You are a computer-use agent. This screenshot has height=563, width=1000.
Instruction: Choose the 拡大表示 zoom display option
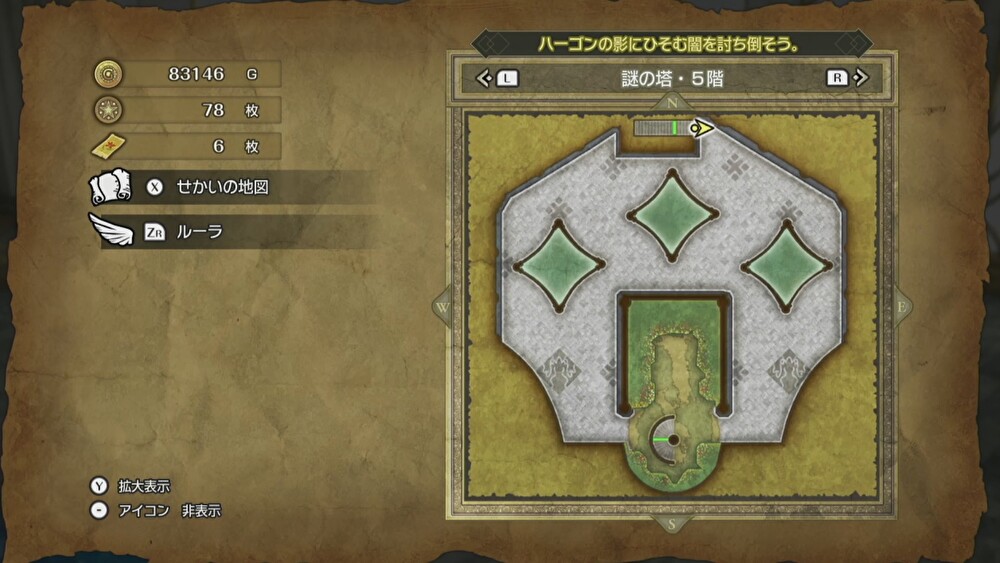click(143, 487)
